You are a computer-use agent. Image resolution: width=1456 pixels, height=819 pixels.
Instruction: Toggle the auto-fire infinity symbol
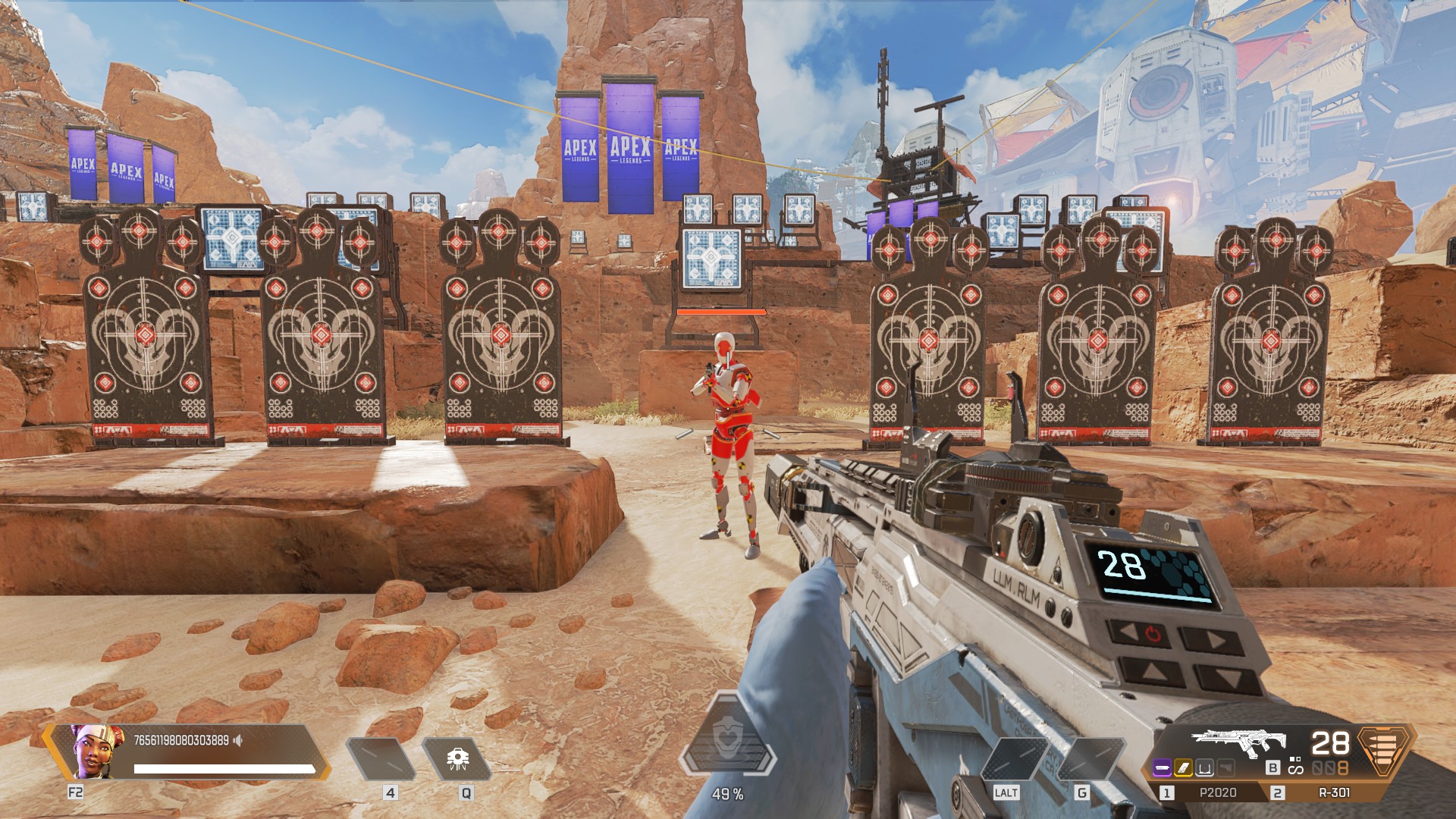[1296, 770]
